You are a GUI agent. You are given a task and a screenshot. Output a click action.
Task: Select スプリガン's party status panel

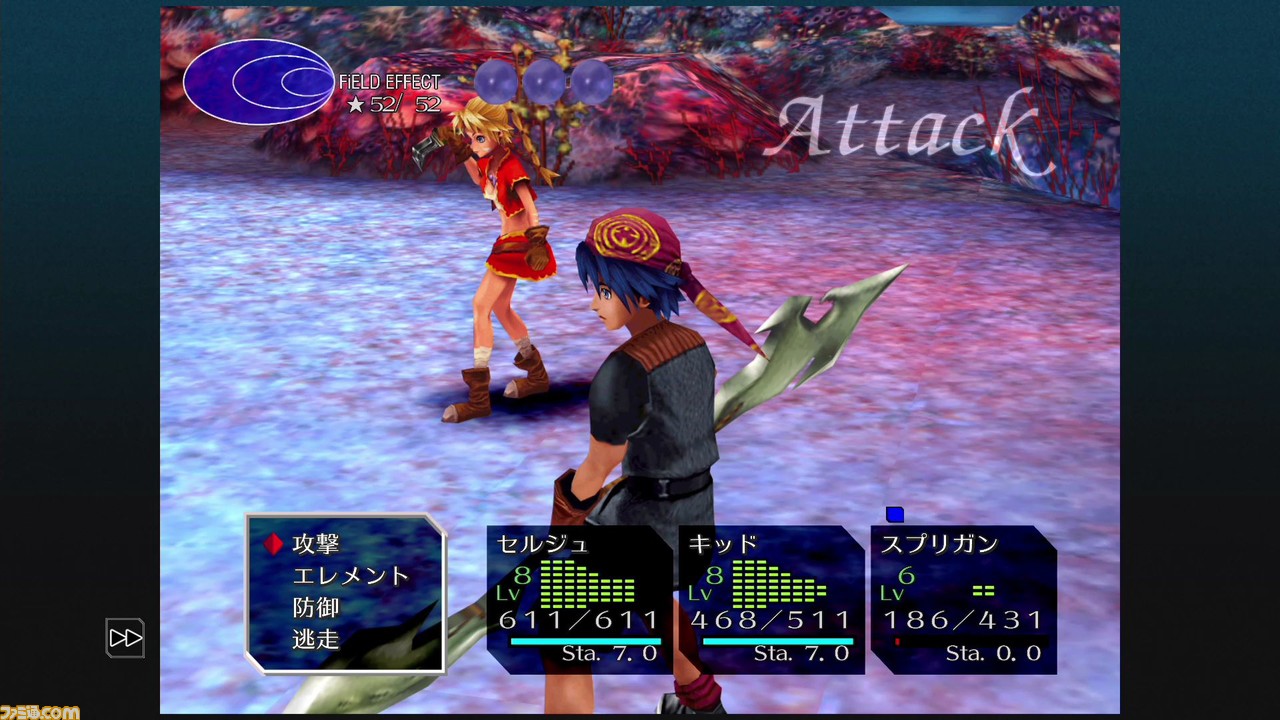pos(963,598)
